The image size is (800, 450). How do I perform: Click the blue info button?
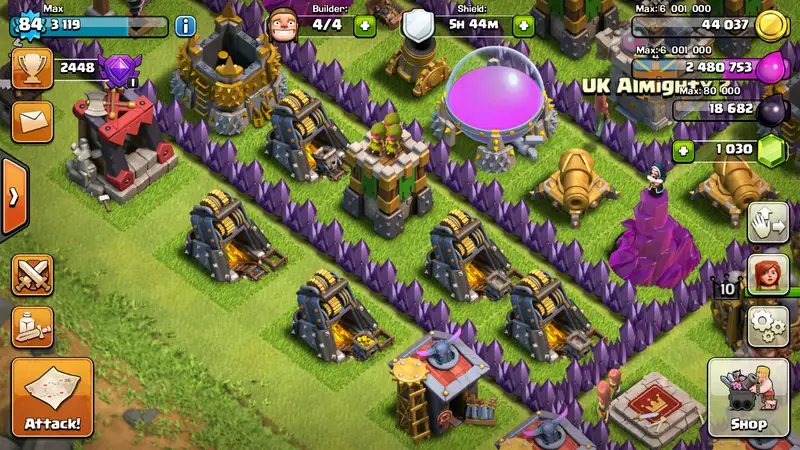click(x=186, y=26)
